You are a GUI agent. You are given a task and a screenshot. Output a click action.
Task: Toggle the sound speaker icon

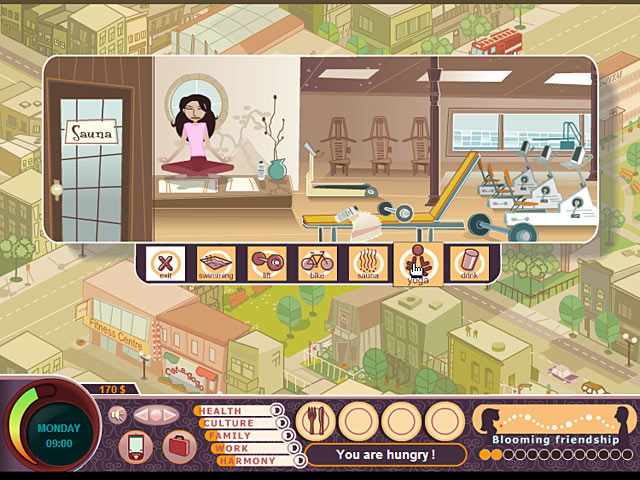point(117,414)
